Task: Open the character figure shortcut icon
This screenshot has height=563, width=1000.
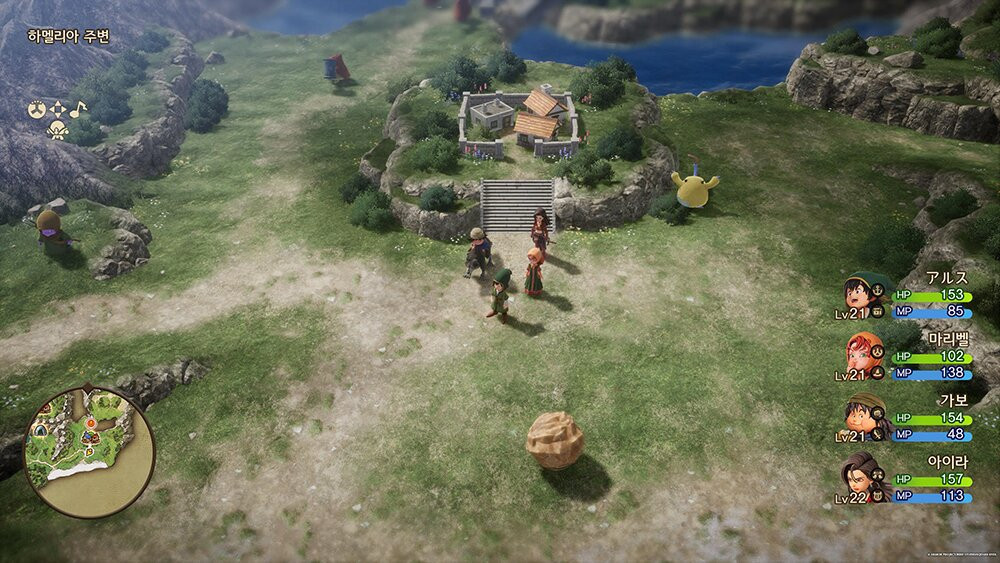Action: [x=57, y=129]
